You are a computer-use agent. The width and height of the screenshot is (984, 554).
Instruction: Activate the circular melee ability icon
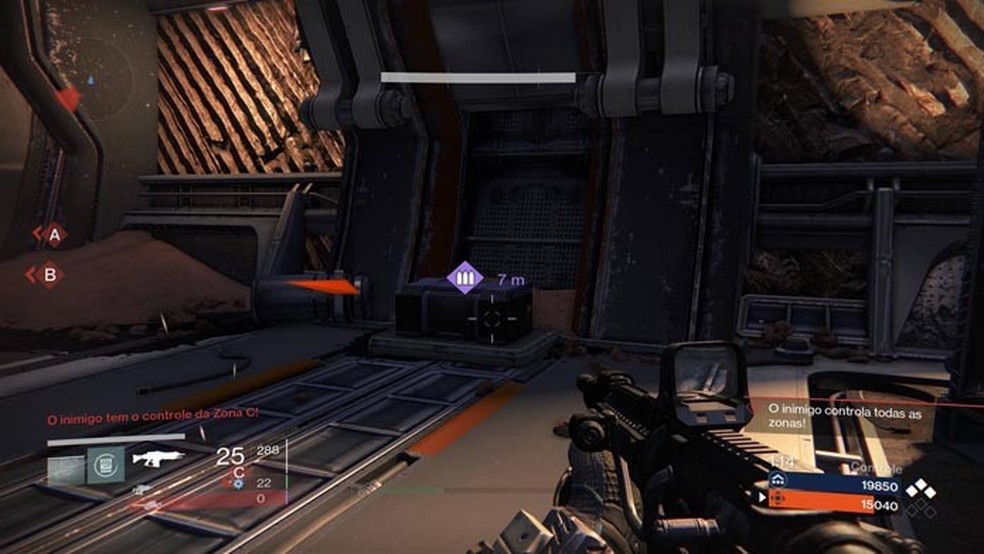105,461
